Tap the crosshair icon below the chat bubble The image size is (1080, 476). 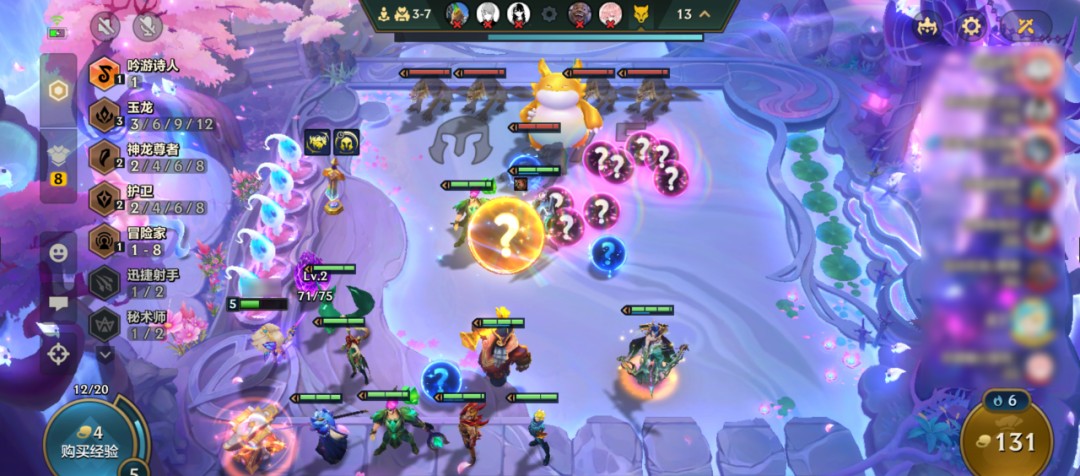(x=58, y=353)
